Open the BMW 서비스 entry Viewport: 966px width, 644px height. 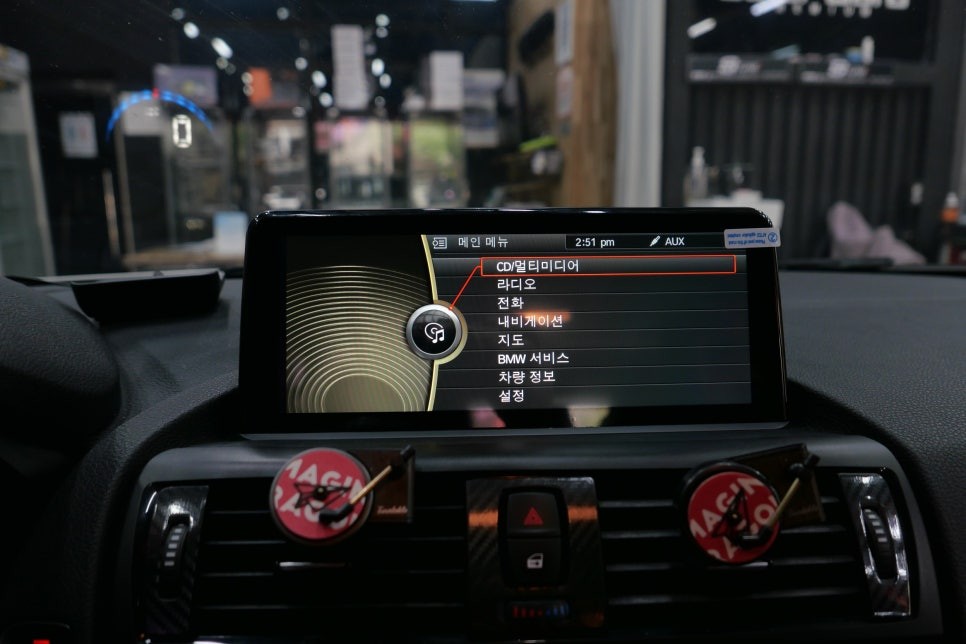(533, 358)
